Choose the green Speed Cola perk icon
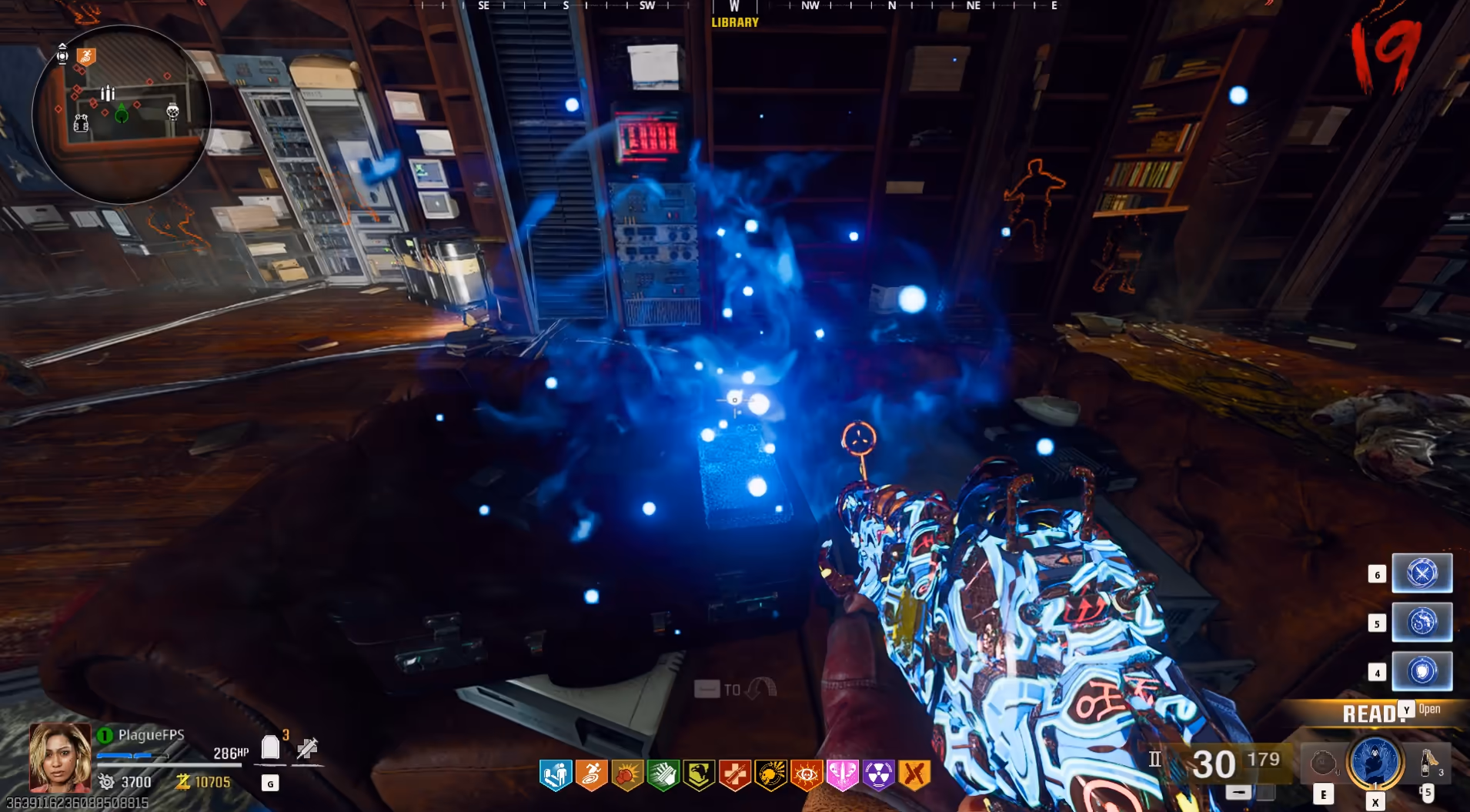 click(663, 775)
